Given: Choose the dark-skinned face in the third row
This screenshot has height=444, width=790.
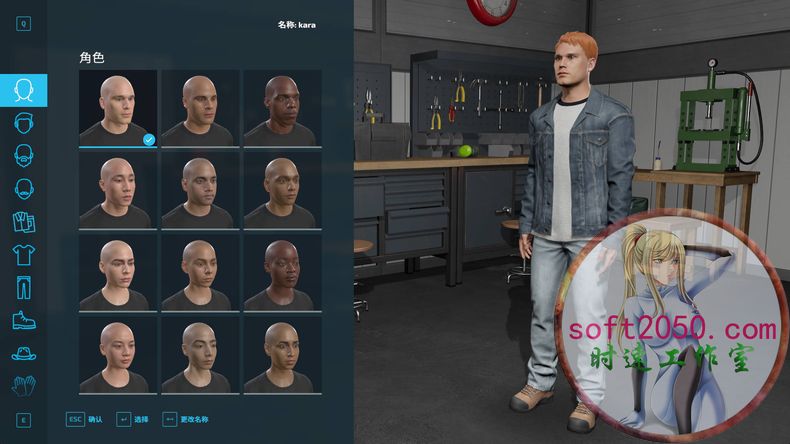Looking at the screenshot, I should (x=281, y=273).
